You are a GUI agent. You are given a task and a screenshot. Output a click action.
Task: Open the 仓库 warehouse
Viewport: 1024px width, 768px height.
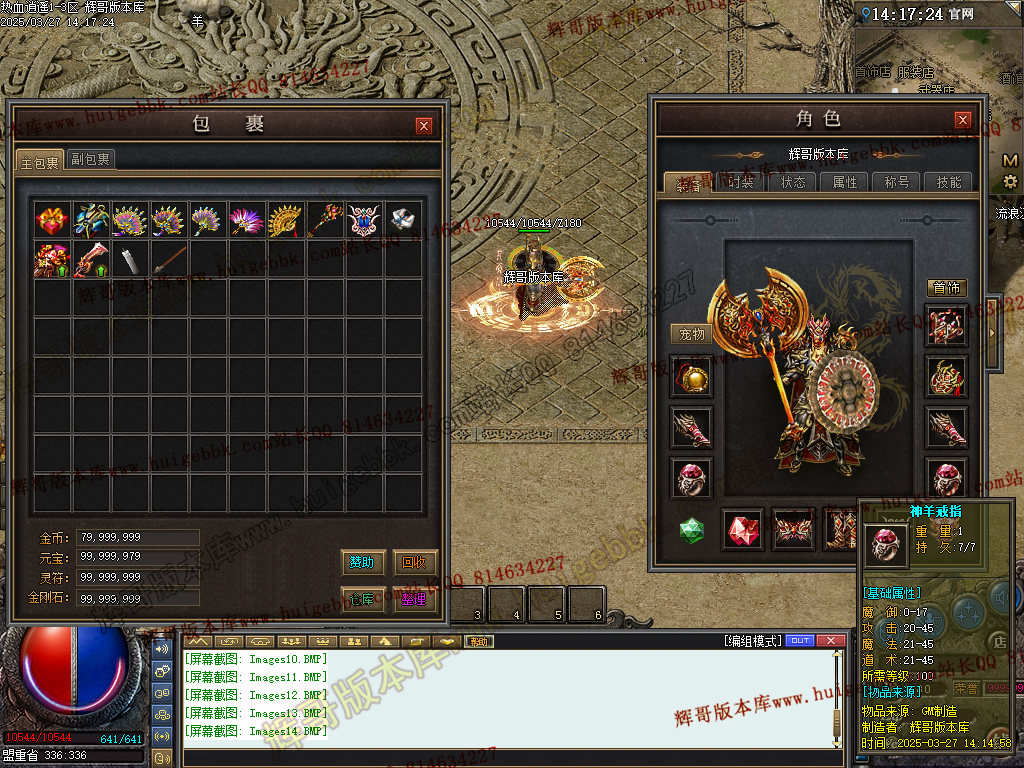362,599
